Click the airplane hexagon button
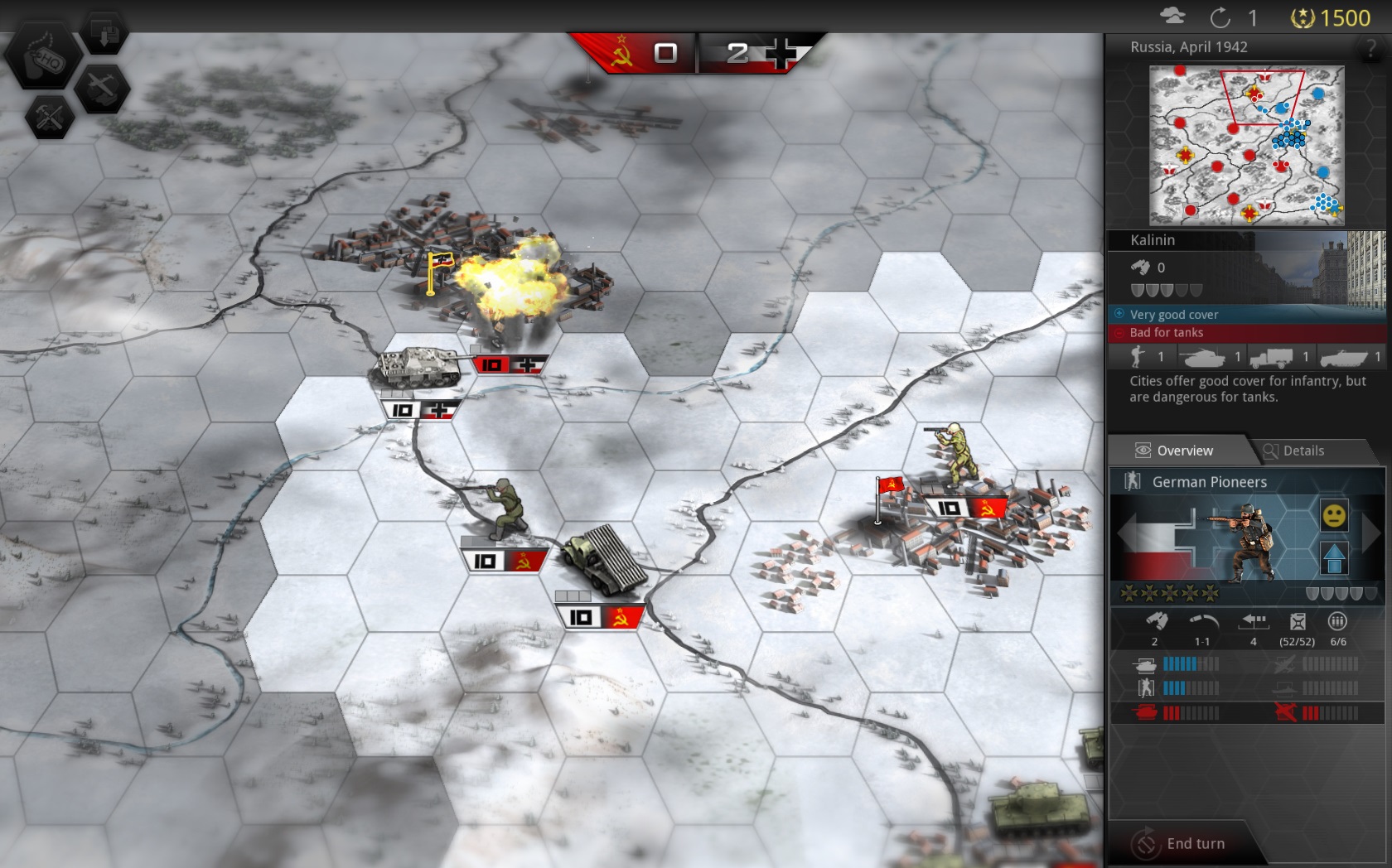 102,88
